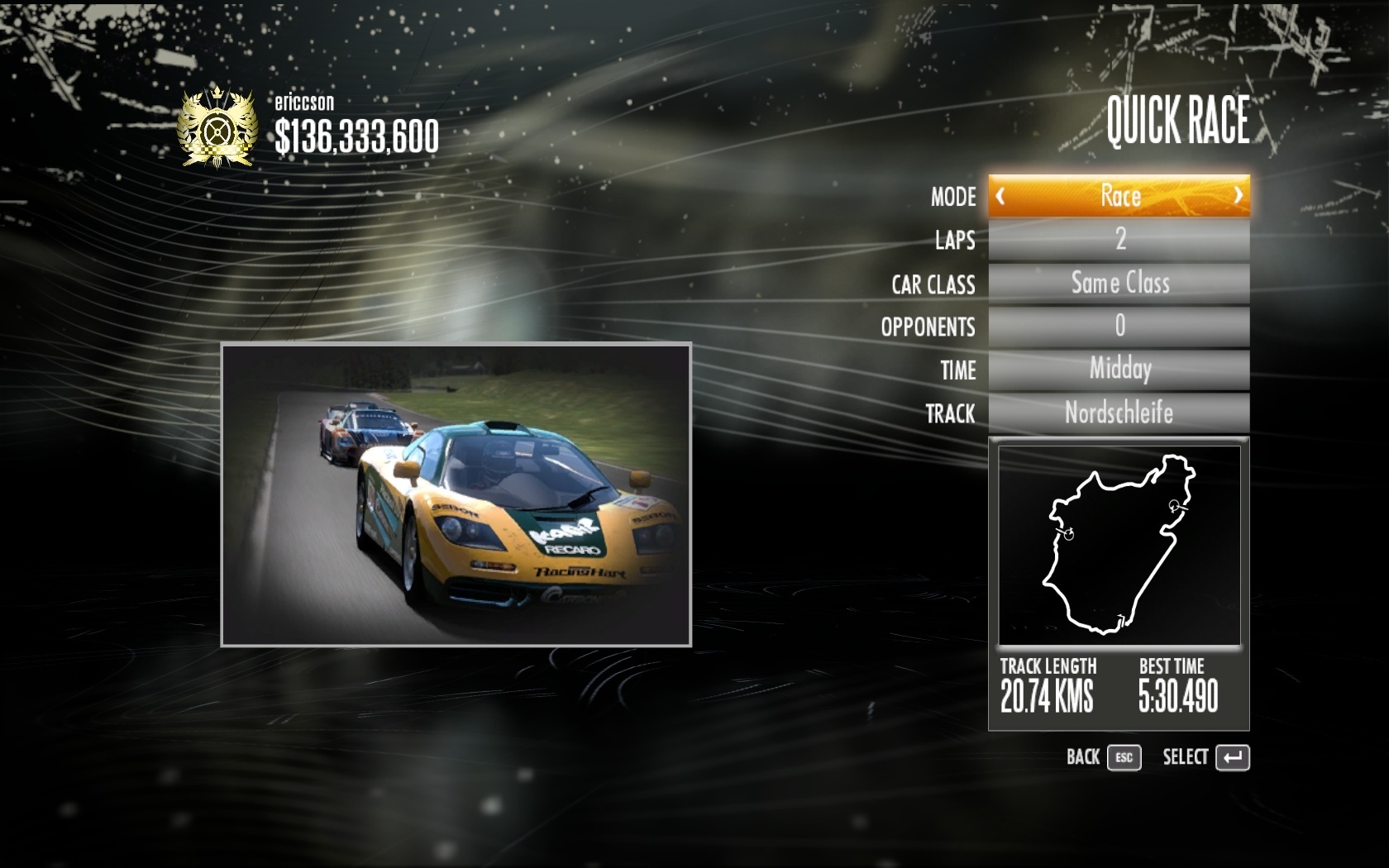
Task: Pick the Opponents option row
Action: click(x=1119, y=327)
